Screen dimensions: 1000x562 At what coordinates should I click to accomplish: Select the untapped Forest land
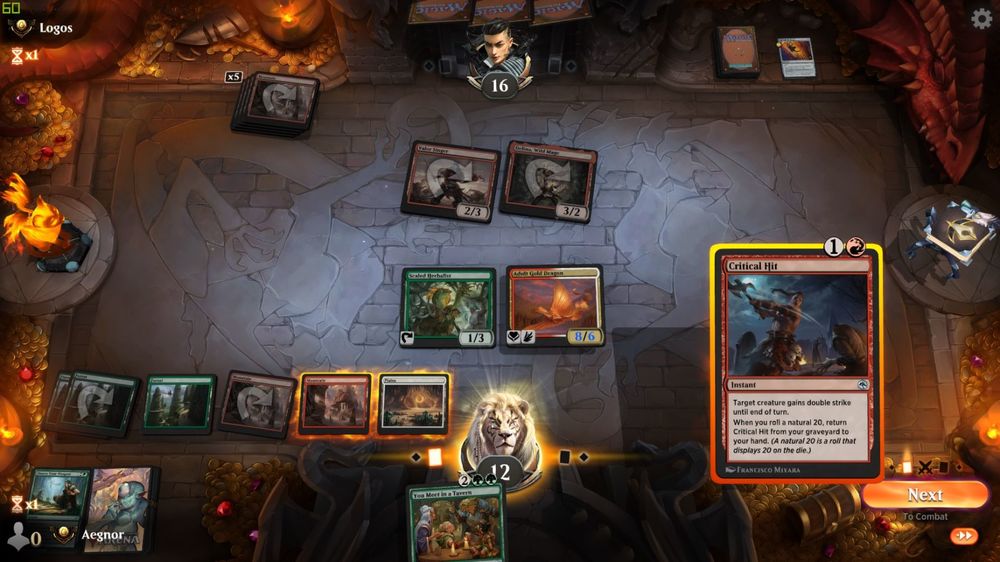179,404
